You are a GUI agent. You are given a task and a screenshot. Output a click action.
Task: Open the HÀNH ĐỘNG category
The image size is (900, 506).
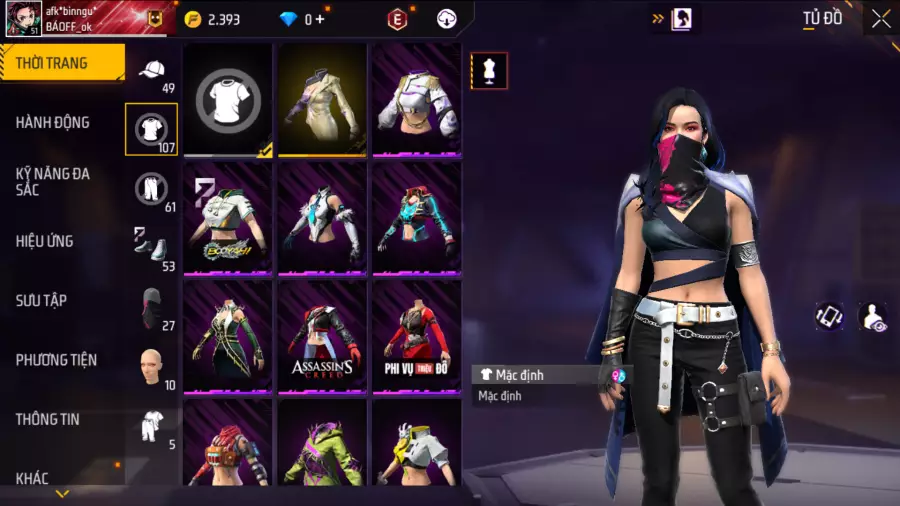point(53,122)
